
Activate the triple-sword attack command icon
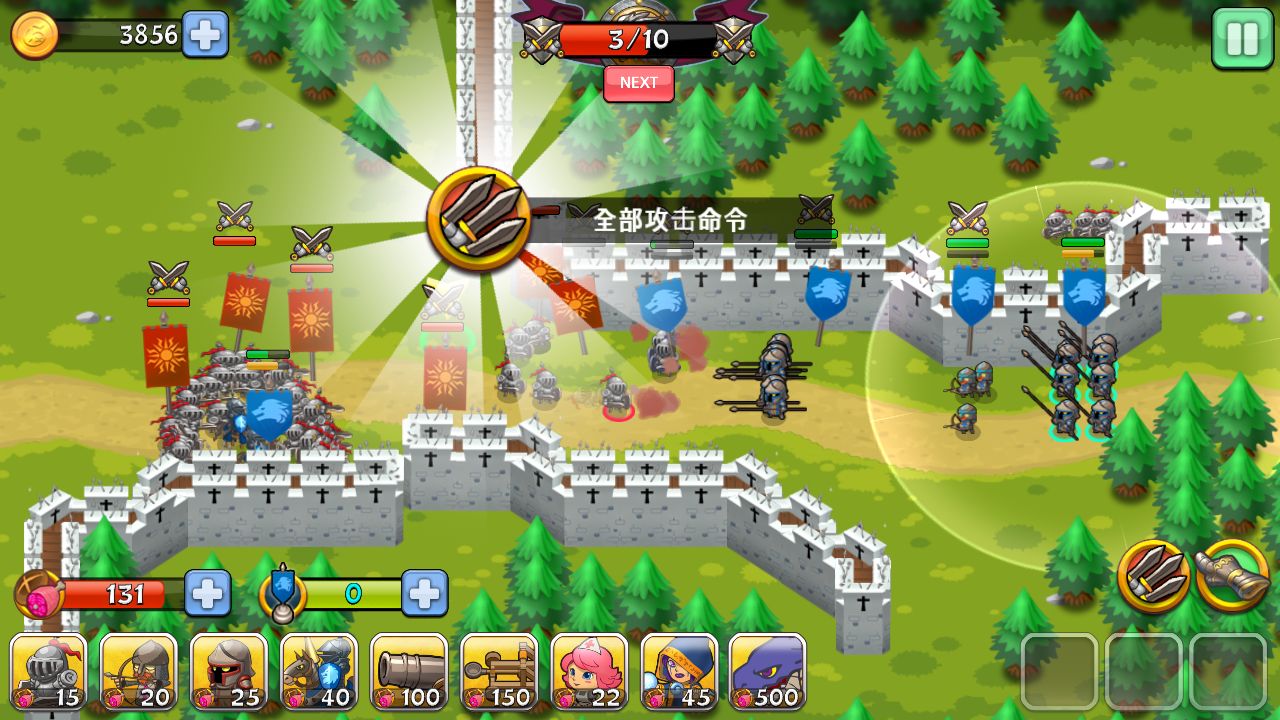tap(1157, 576)
